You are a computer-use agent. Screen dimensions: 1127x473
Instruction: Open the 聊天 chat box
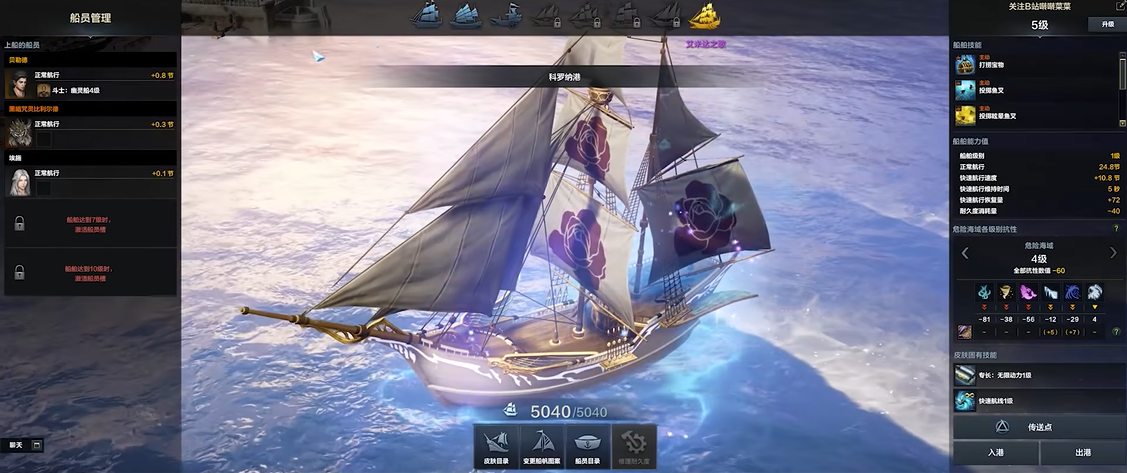[x=25, y=445]
